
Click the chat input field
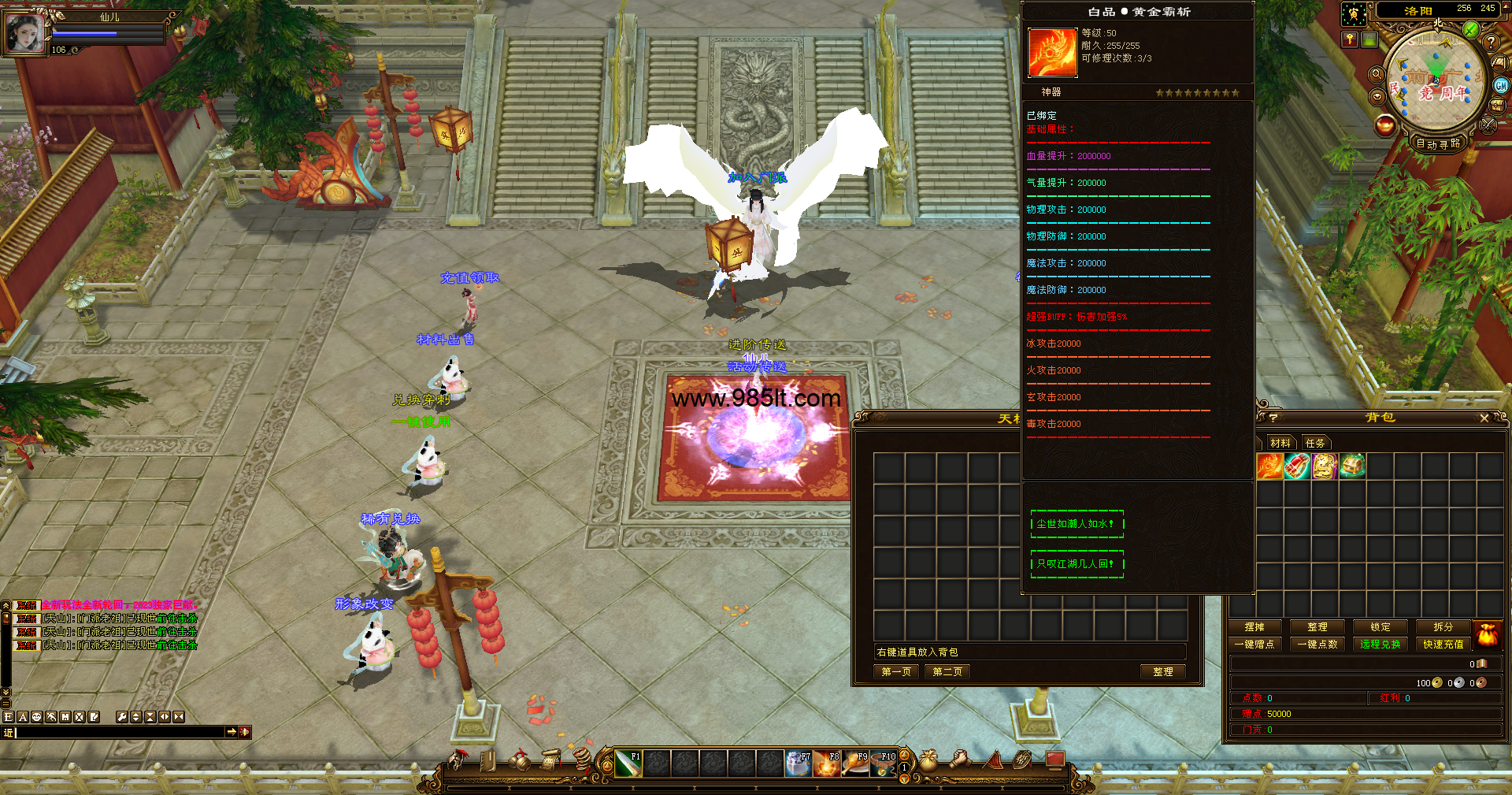[x=118, y=733]
